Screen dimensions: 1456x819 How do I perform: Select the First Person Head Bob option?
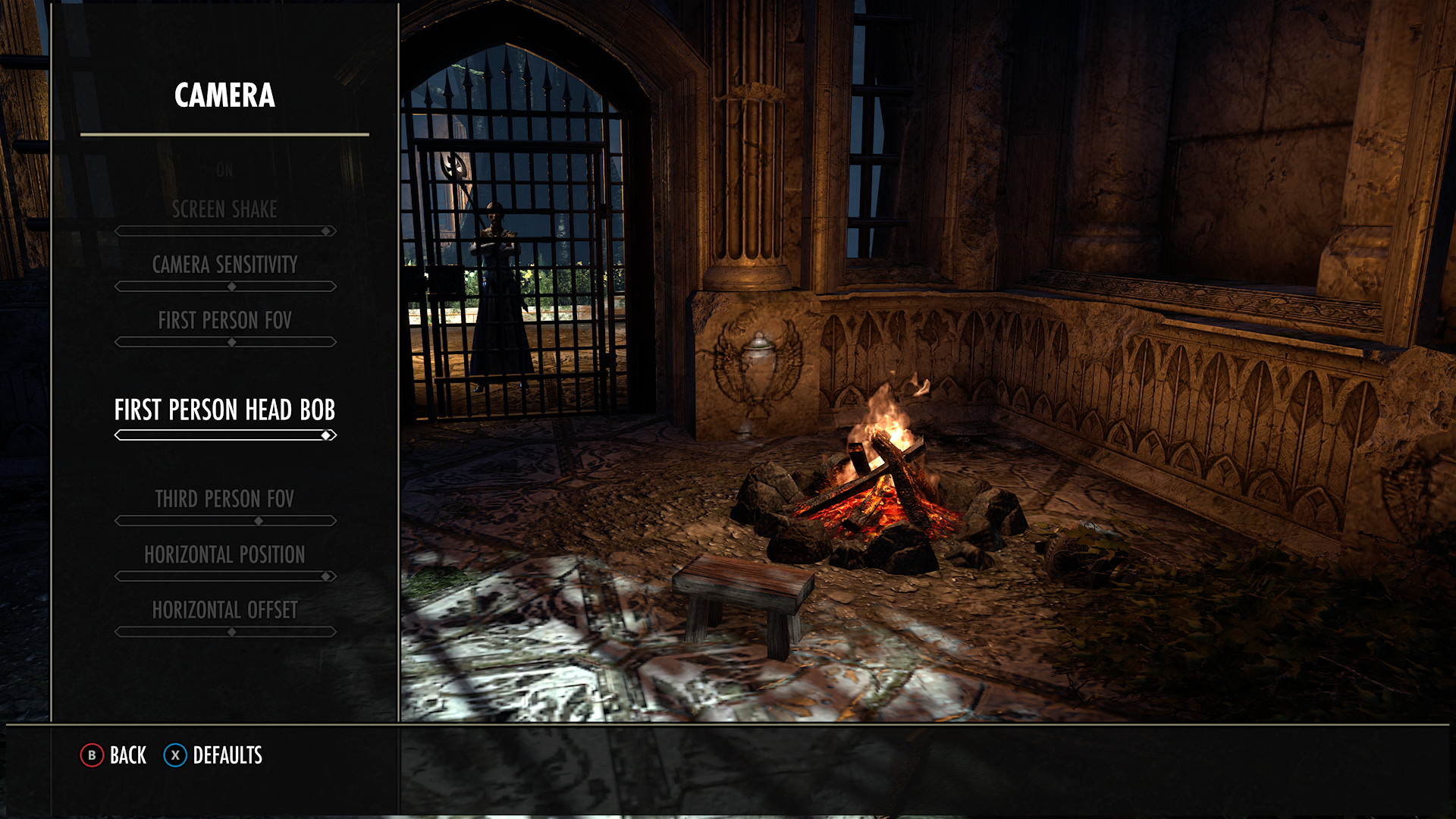tap(225, 409)
